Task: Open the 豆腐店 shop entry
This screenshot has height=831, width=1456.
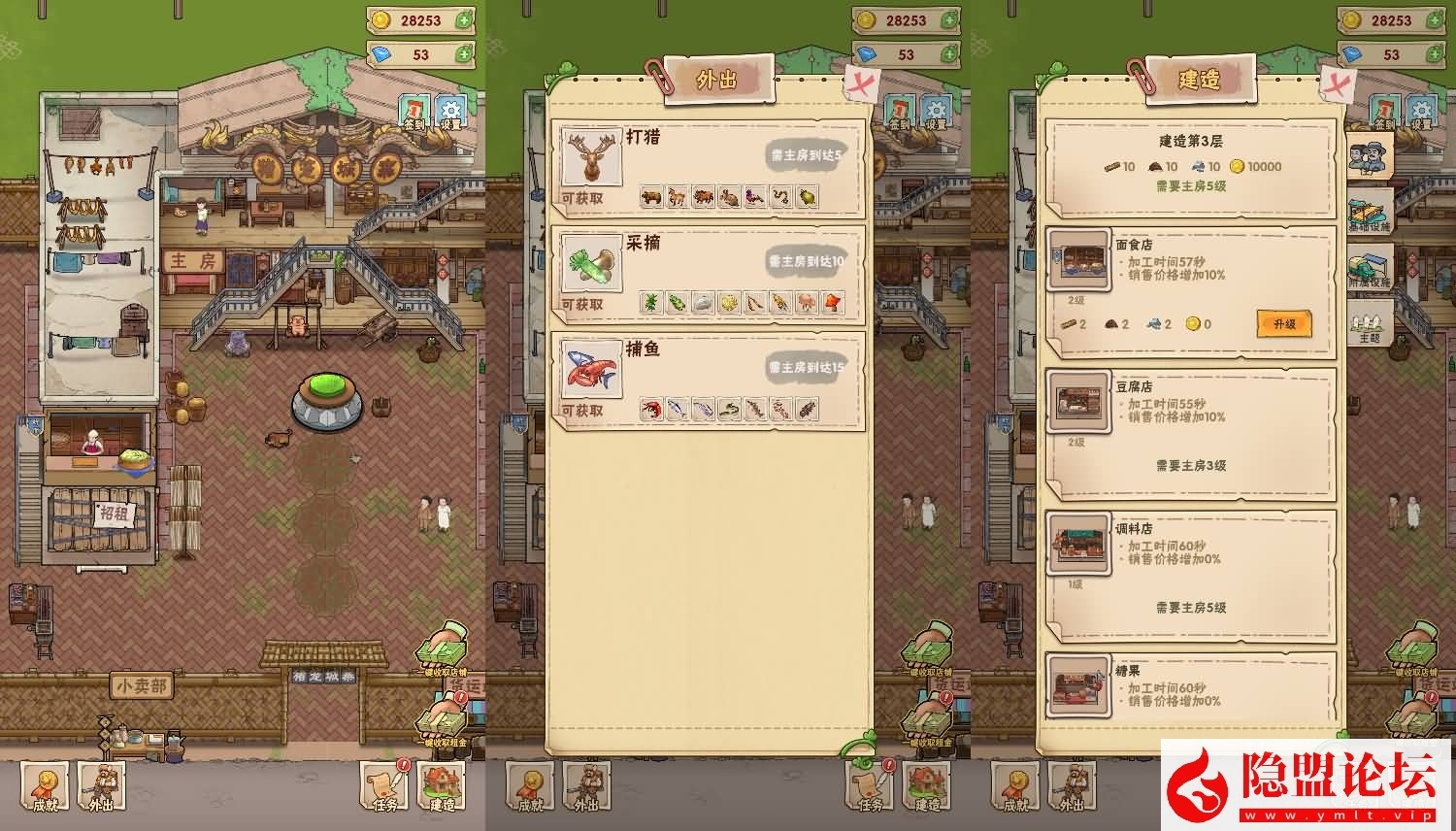Action: click(x=1191, y=430)
